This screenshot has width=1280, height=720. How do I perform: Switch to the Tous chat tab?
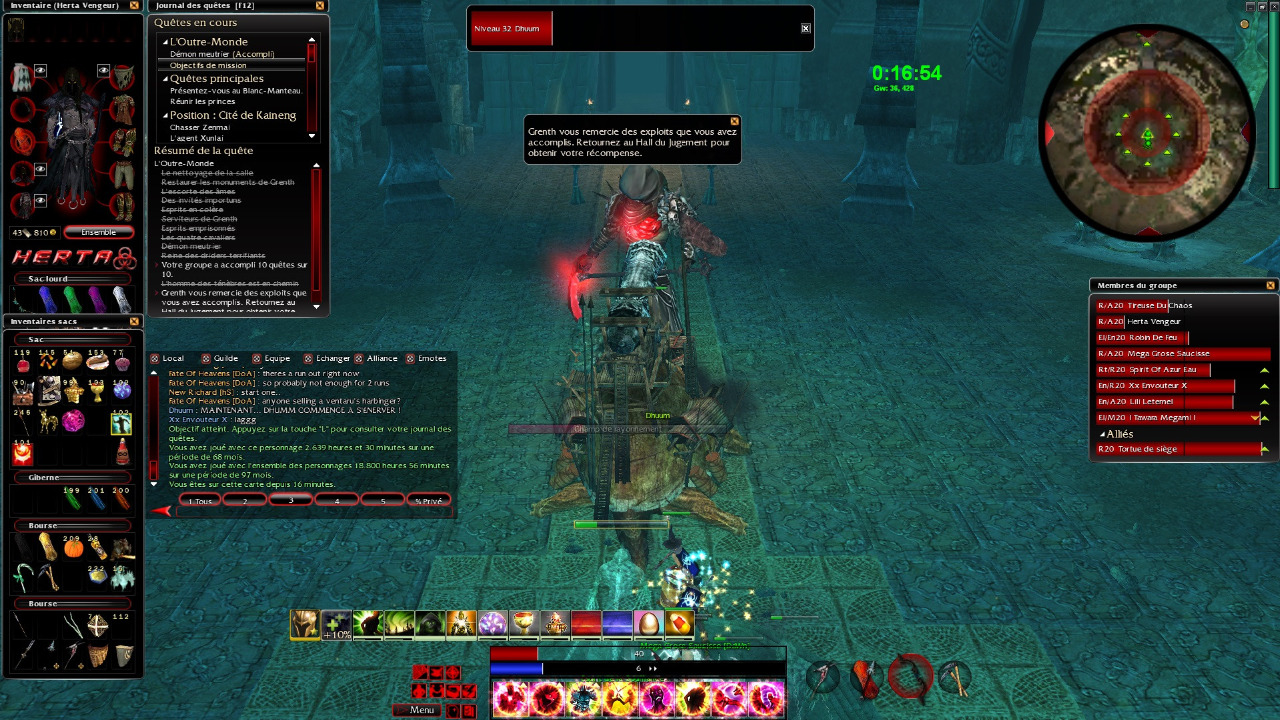click(x=200, y=500)
